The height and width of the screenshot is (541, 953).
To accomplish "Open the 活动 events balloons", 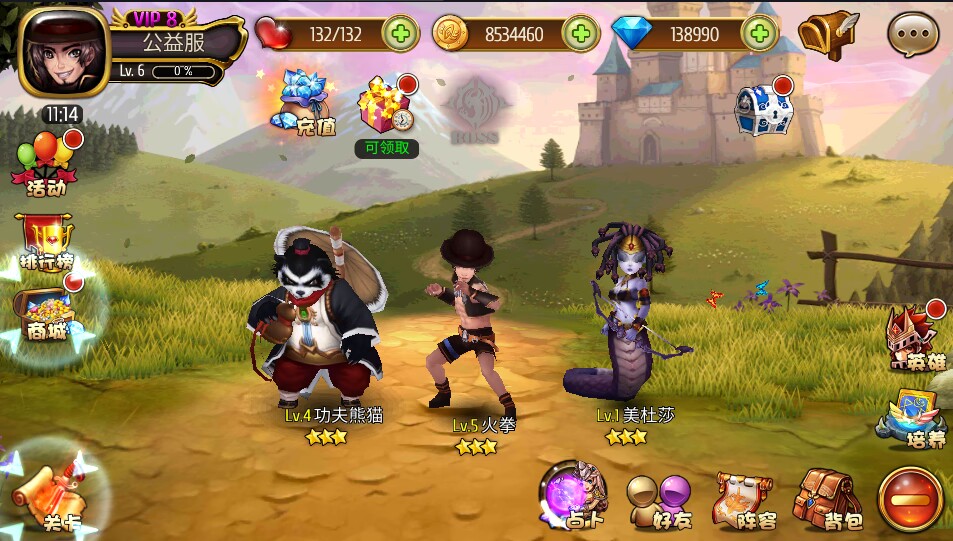I will tap(46, 162).
